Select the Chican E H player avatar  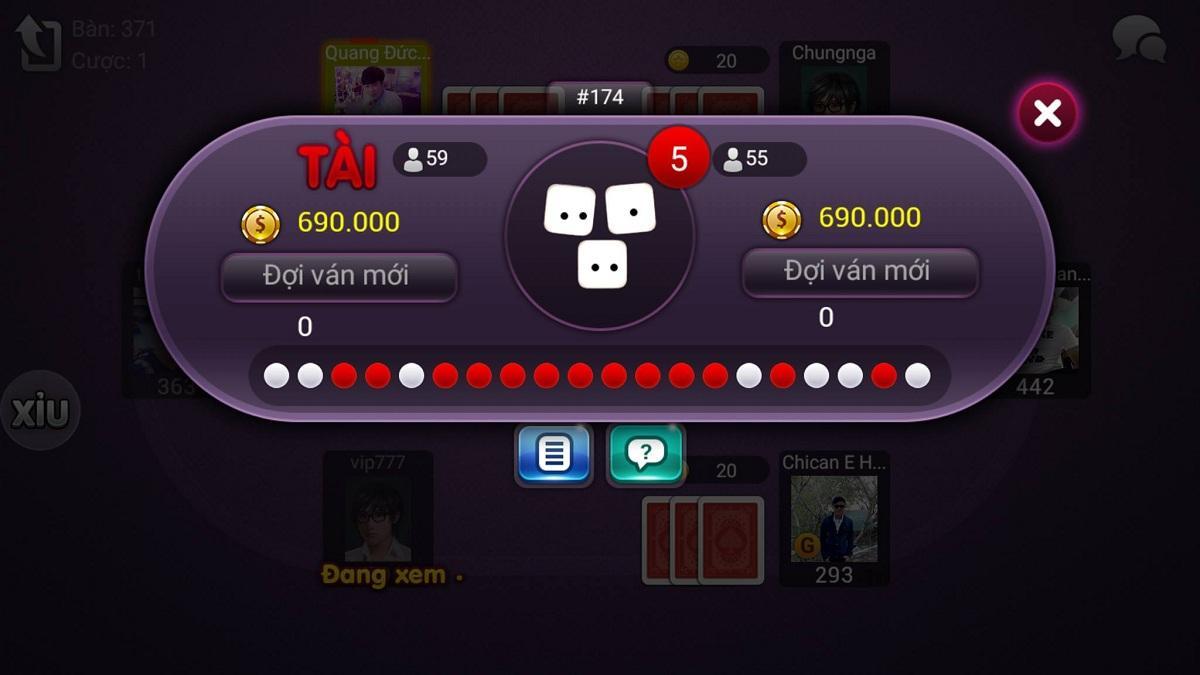tap(834, 517)
